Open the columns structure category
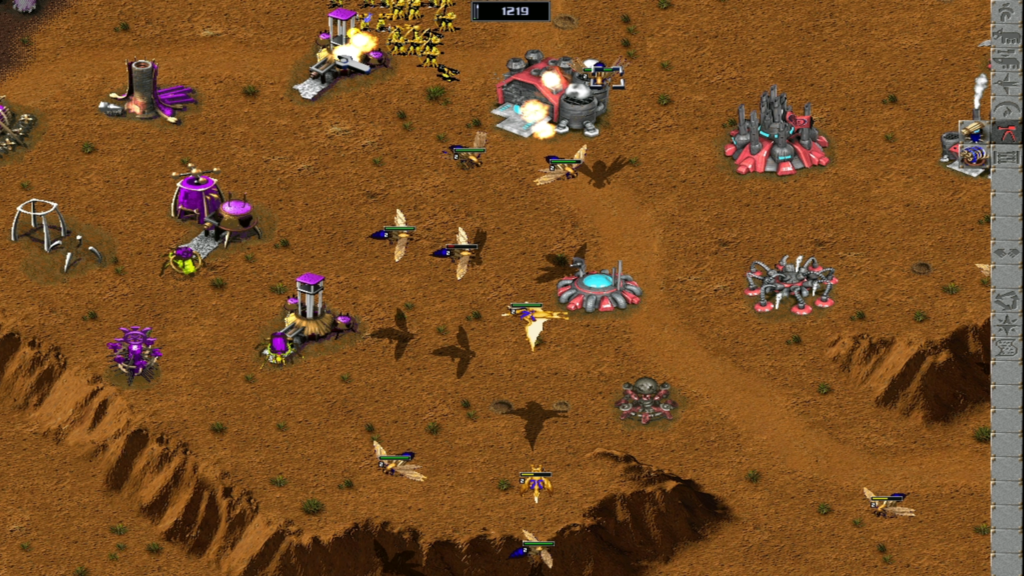 click(x=1005, y=158)
